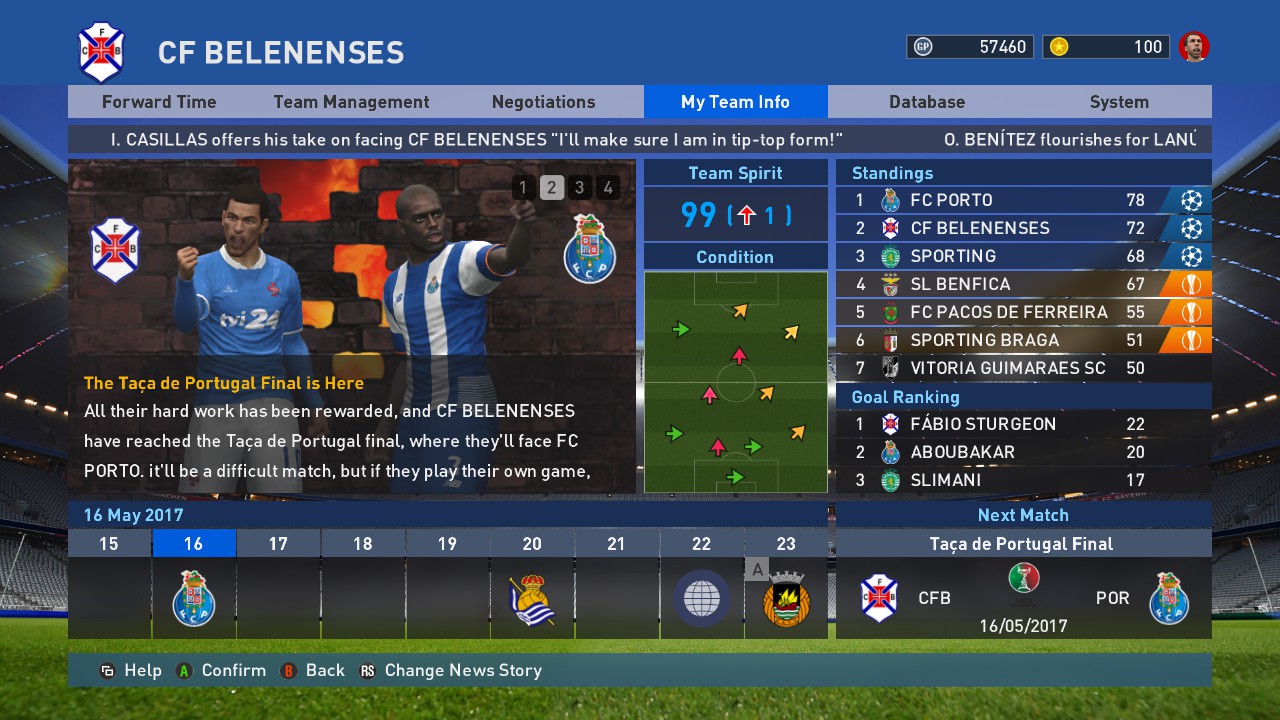Open the System tab

coord(1119,102)
